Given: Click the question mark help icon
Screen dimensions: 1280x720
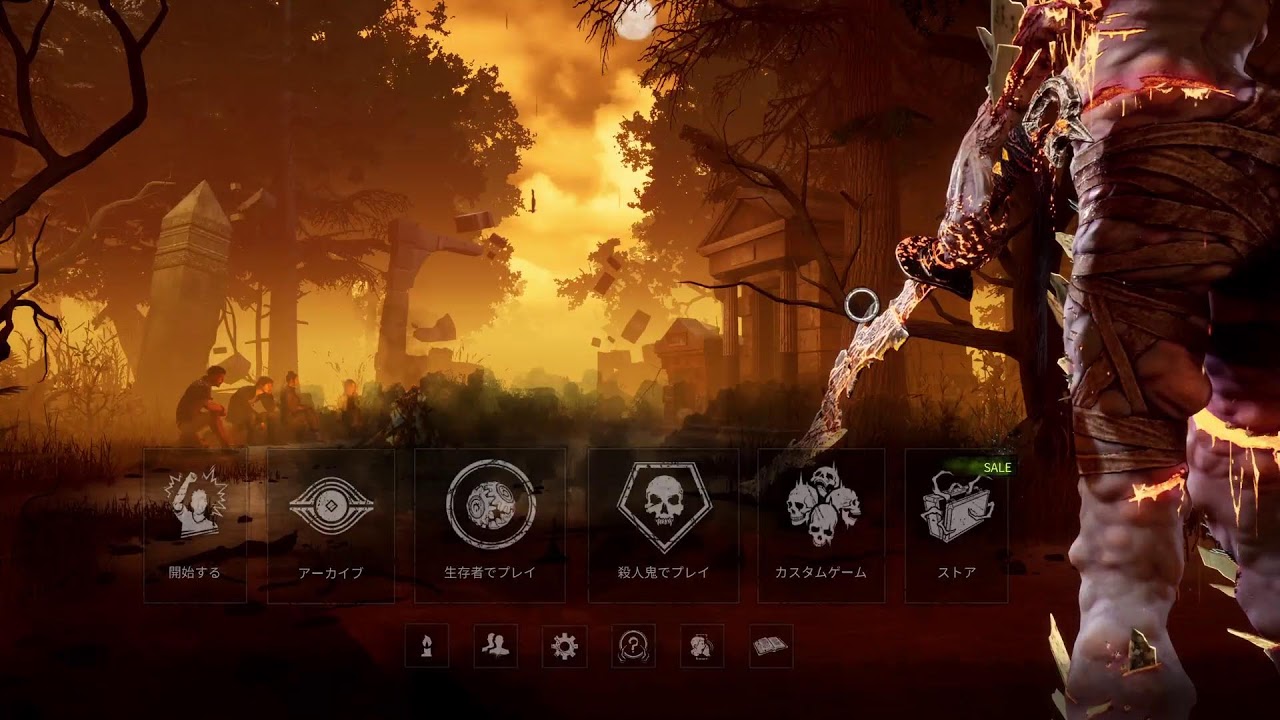Looking at the screenshot, I should click(x=633, y=646).
